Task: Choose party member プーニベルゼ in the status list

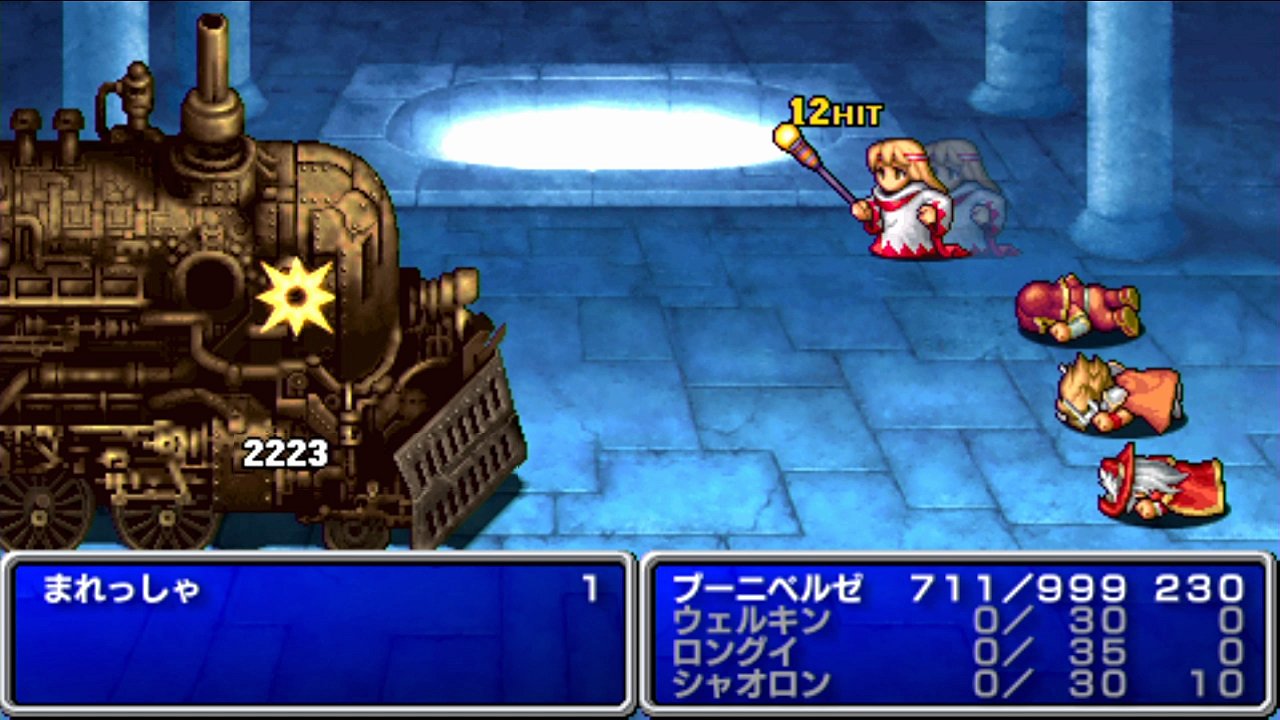Action: (767, 589)
